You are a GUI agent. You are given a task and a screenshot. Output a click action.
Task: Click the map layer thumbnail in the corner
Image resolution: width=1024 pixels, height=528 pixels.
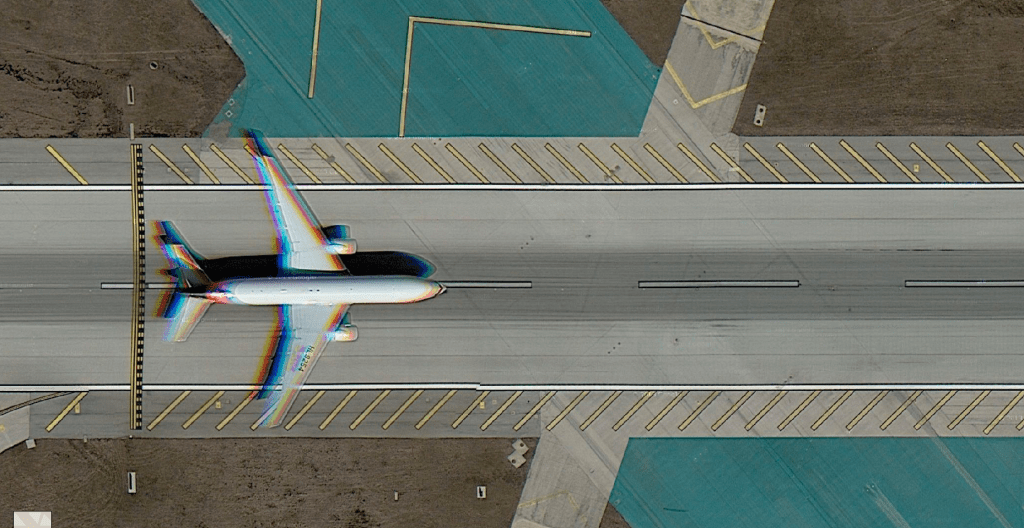31,519
